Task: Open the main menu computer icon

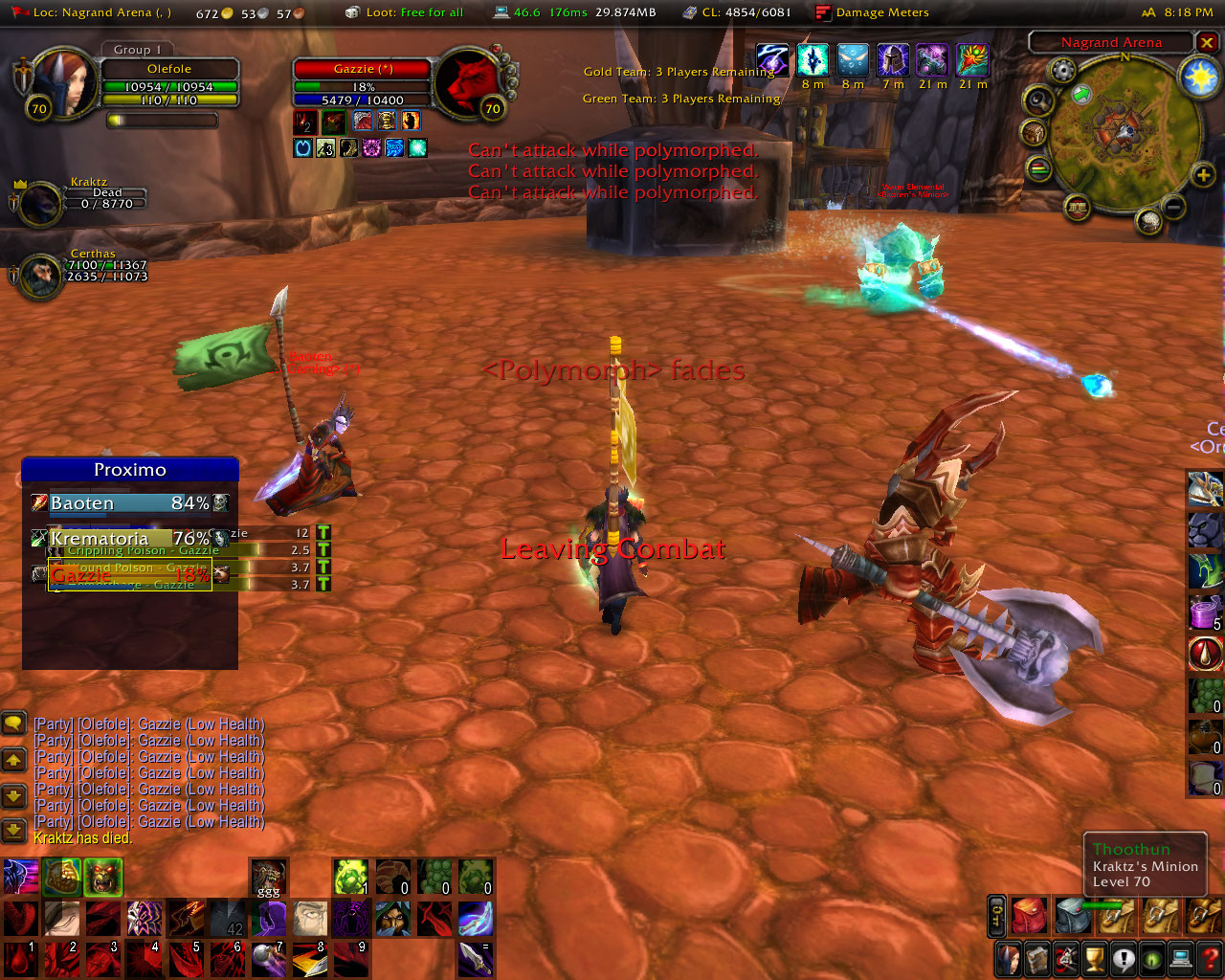Action: 1182,958
